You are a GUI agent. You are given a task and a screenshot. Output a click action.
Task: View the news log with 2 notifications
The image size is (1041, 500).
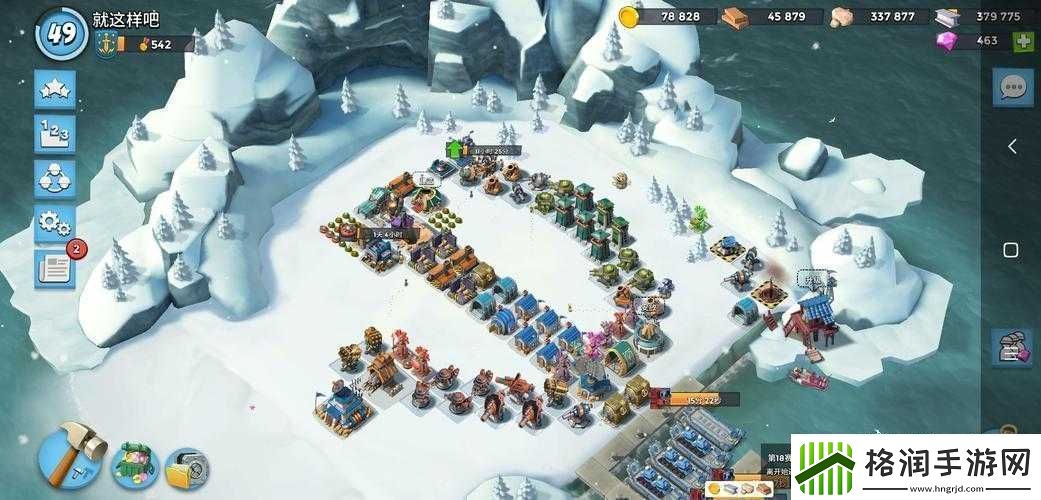54,268
